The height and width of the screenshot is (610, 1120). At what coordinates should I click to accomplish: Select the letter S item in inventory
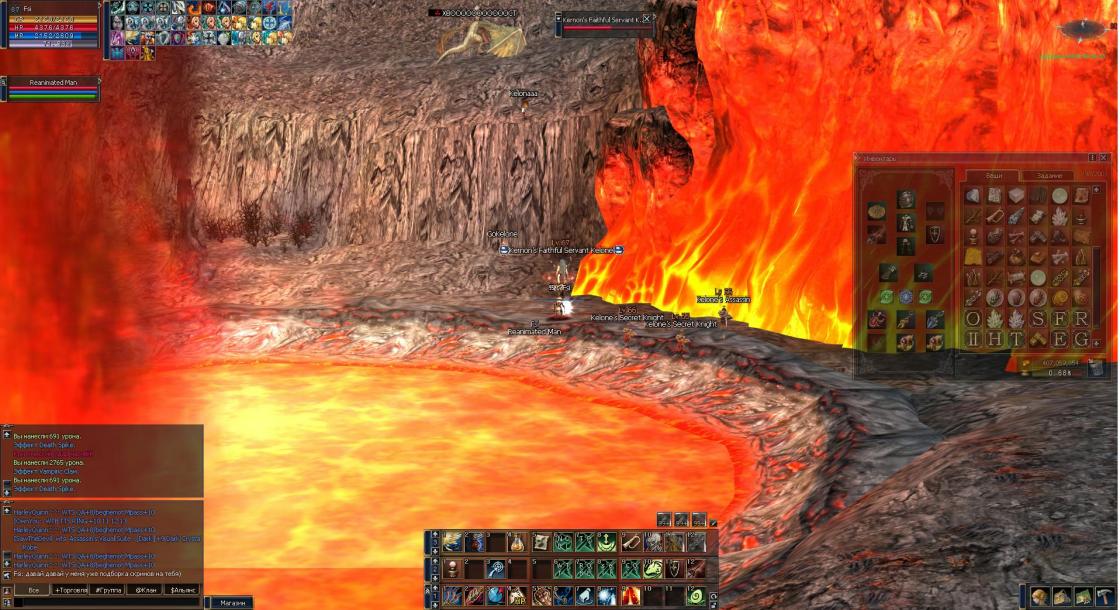coord(1037,318)
